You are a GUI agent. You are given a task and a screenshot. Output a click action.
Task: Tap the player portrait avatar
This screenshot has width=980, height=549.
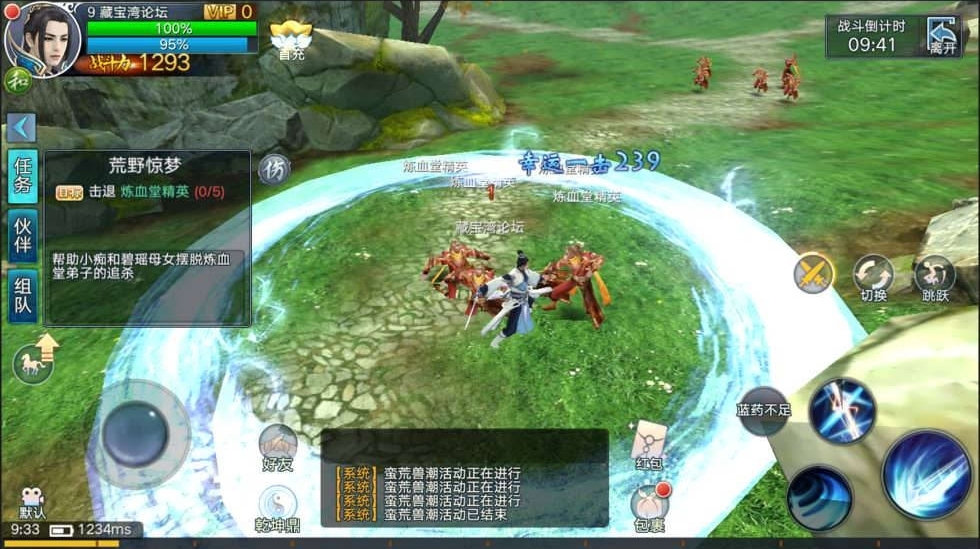[42, 38]
